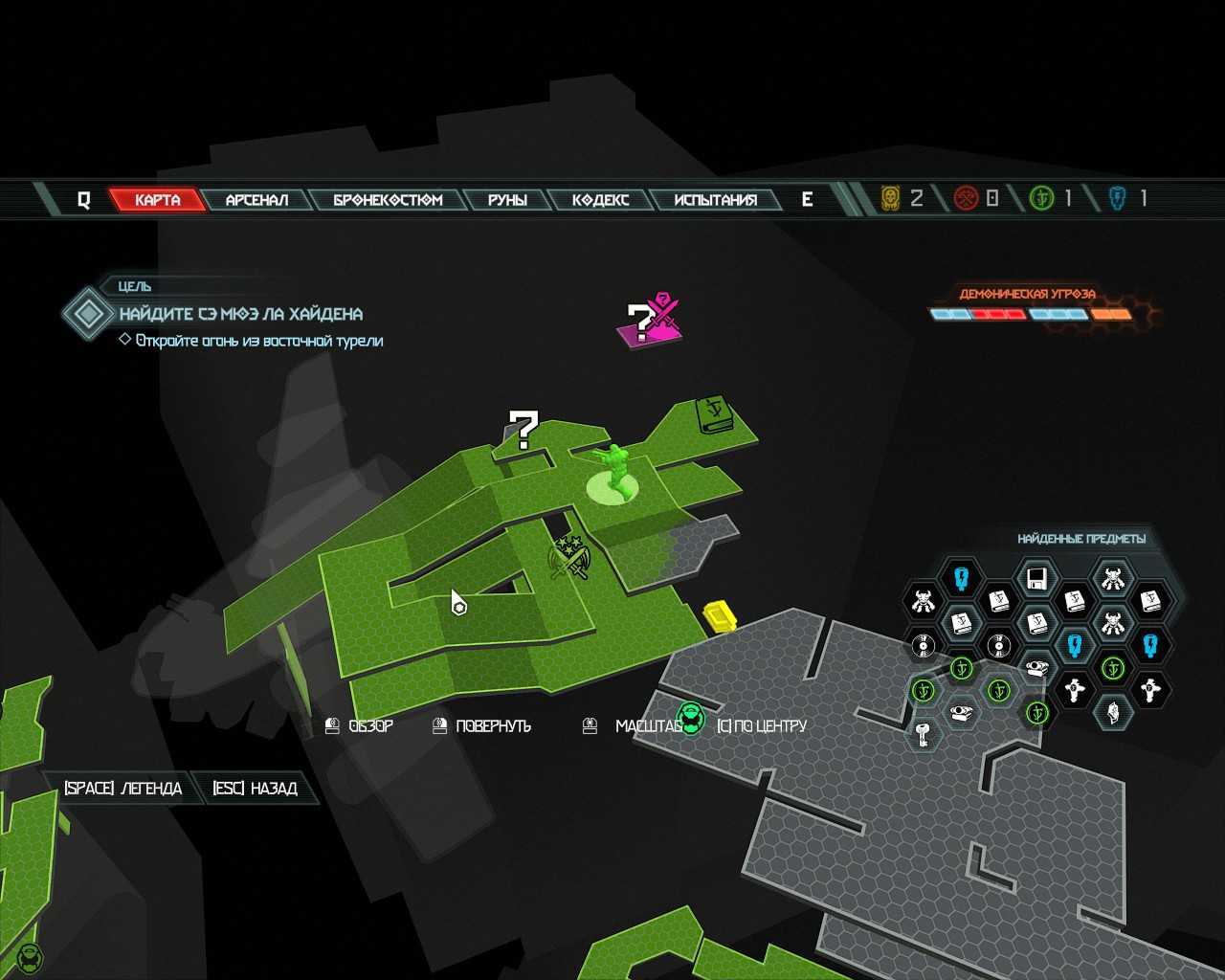Click the active Карта tab
Viewport: 1225px width, 980px height.
(x=158, y=200)
